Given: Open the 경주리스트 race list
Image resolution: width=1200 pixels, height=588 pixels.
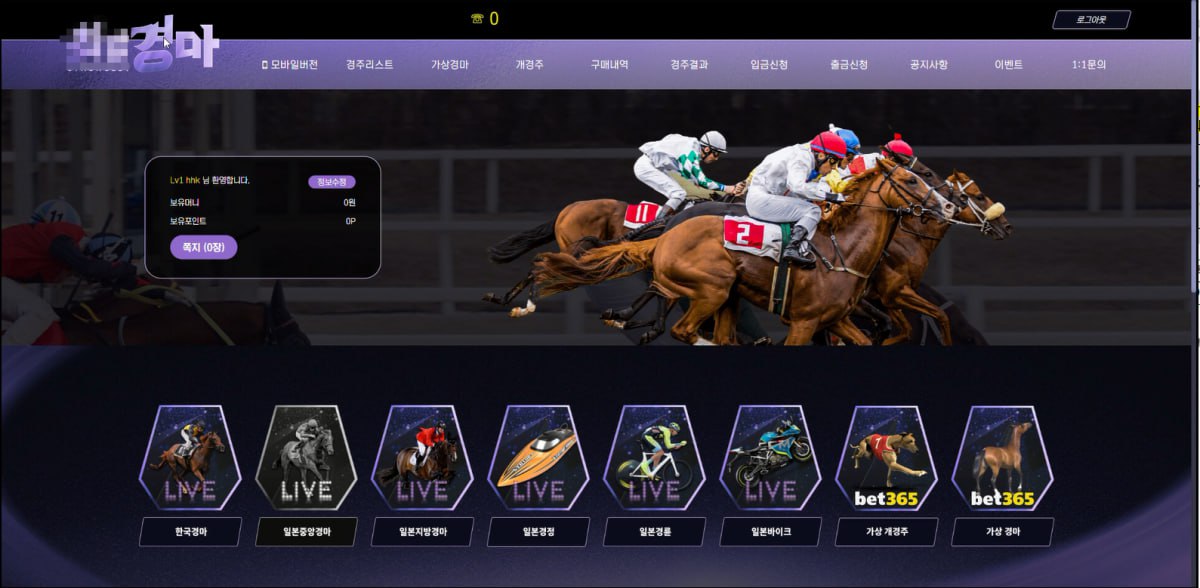Looking at the screenshot, I should click(370, 65).
